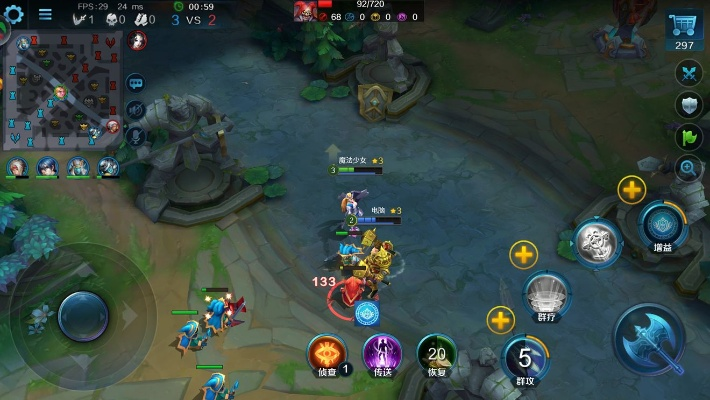Viewport: 710px width, 400px height.
Task: Tap the magnifier zoom button
Action: pos(687,168)
